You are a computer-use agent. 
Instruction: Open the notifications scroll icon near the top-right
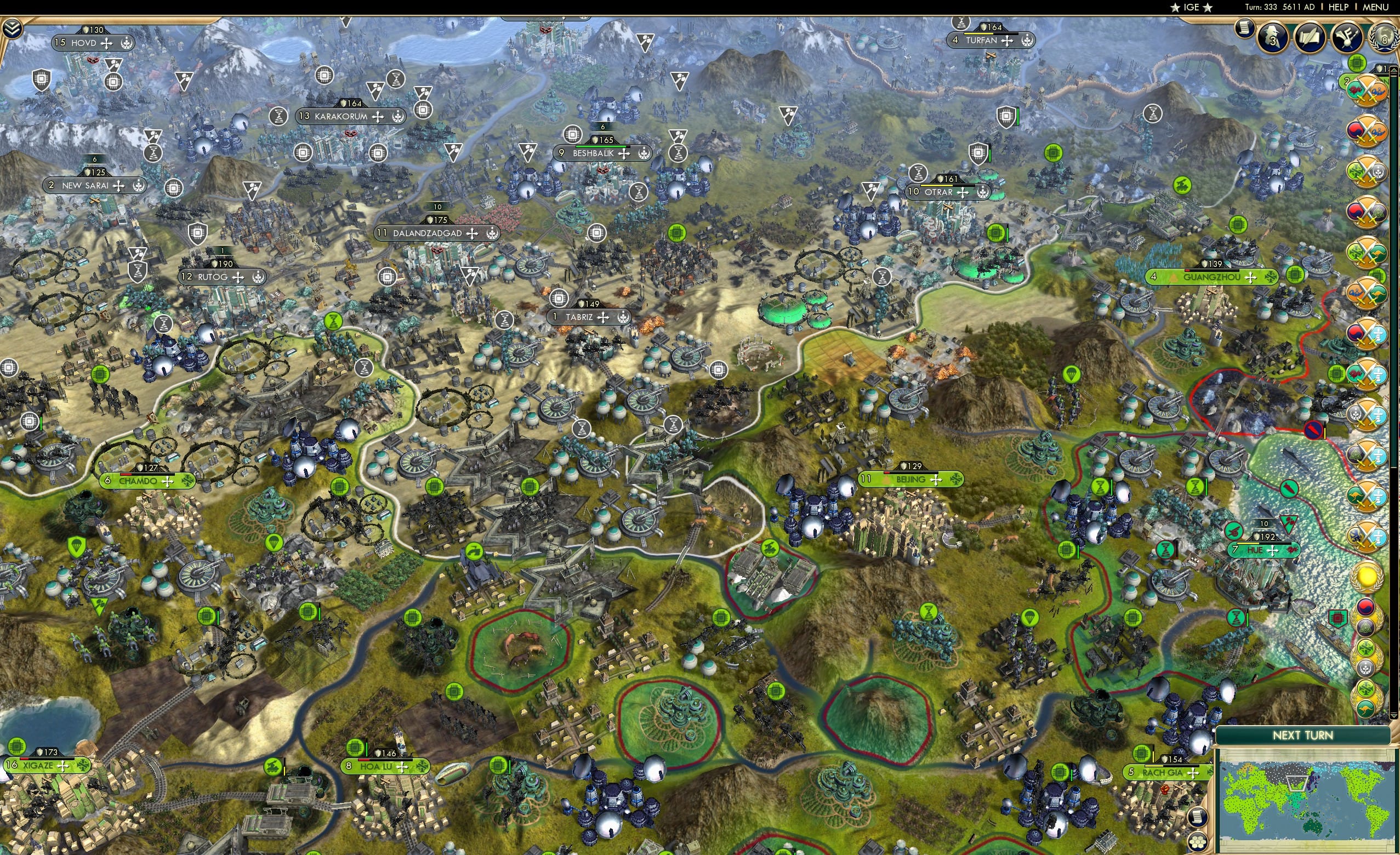(x=1245, y=29)
